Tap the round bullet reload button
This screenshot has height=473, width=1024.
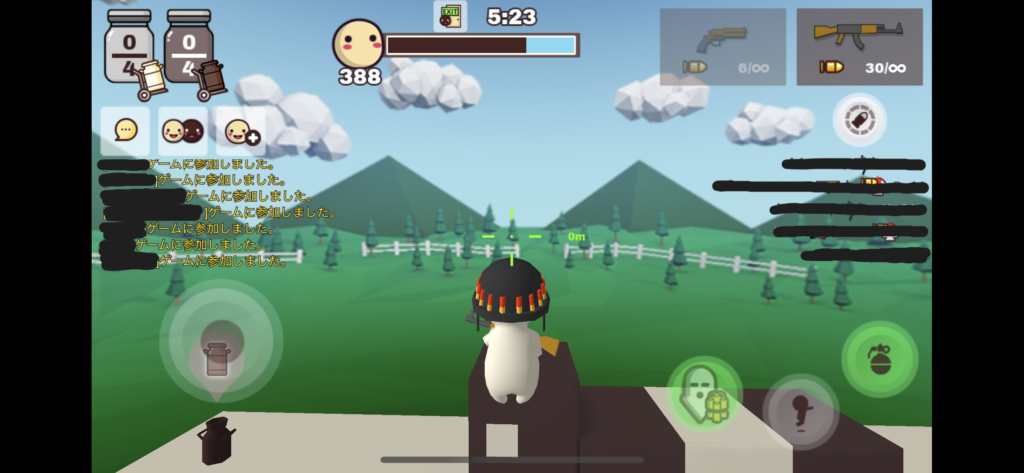click(x=859, y=120)
